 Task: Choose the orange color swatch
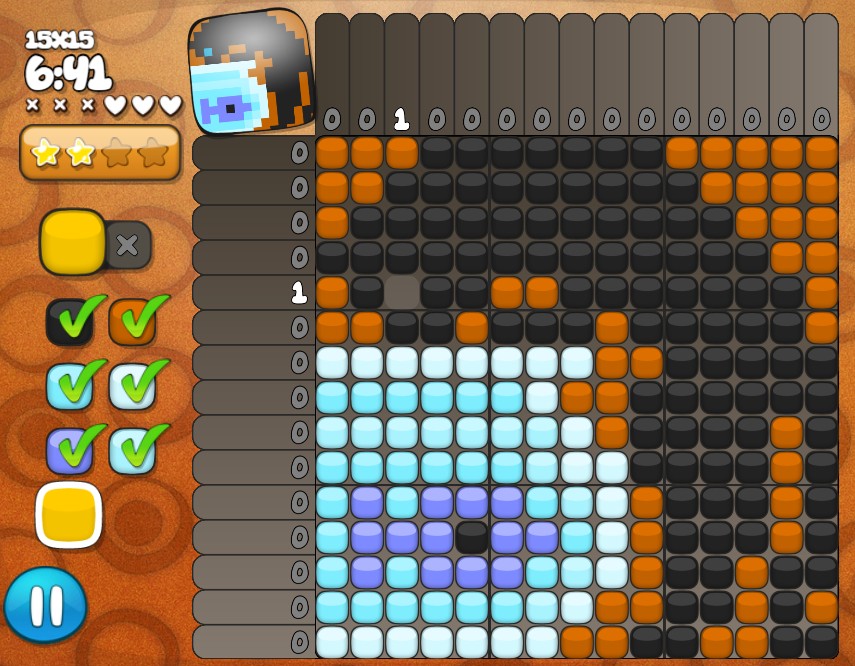point(131,321)
